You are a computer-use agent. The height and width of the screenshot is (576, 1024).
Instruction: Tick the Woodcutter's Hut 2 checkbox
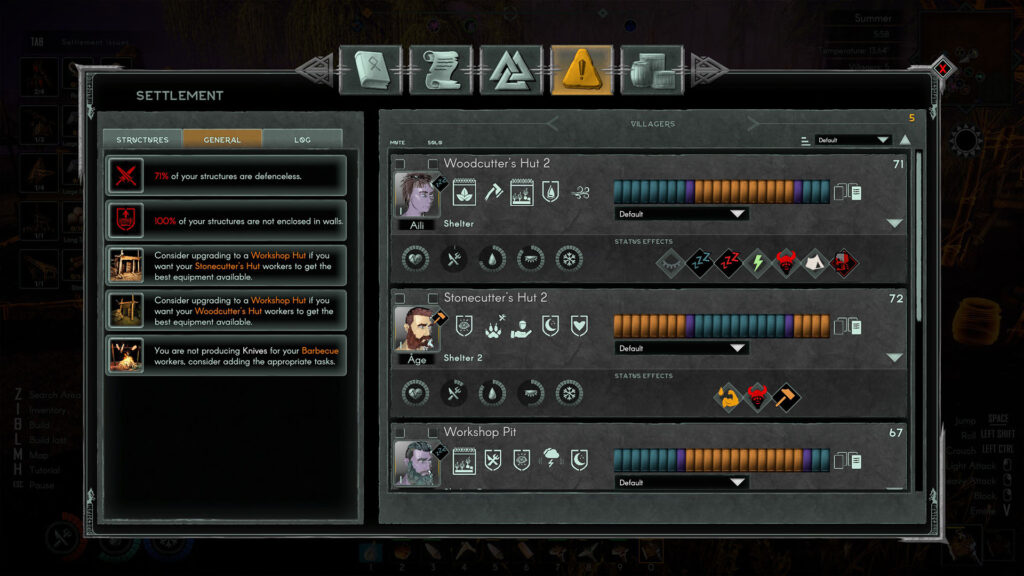point(434,164)
